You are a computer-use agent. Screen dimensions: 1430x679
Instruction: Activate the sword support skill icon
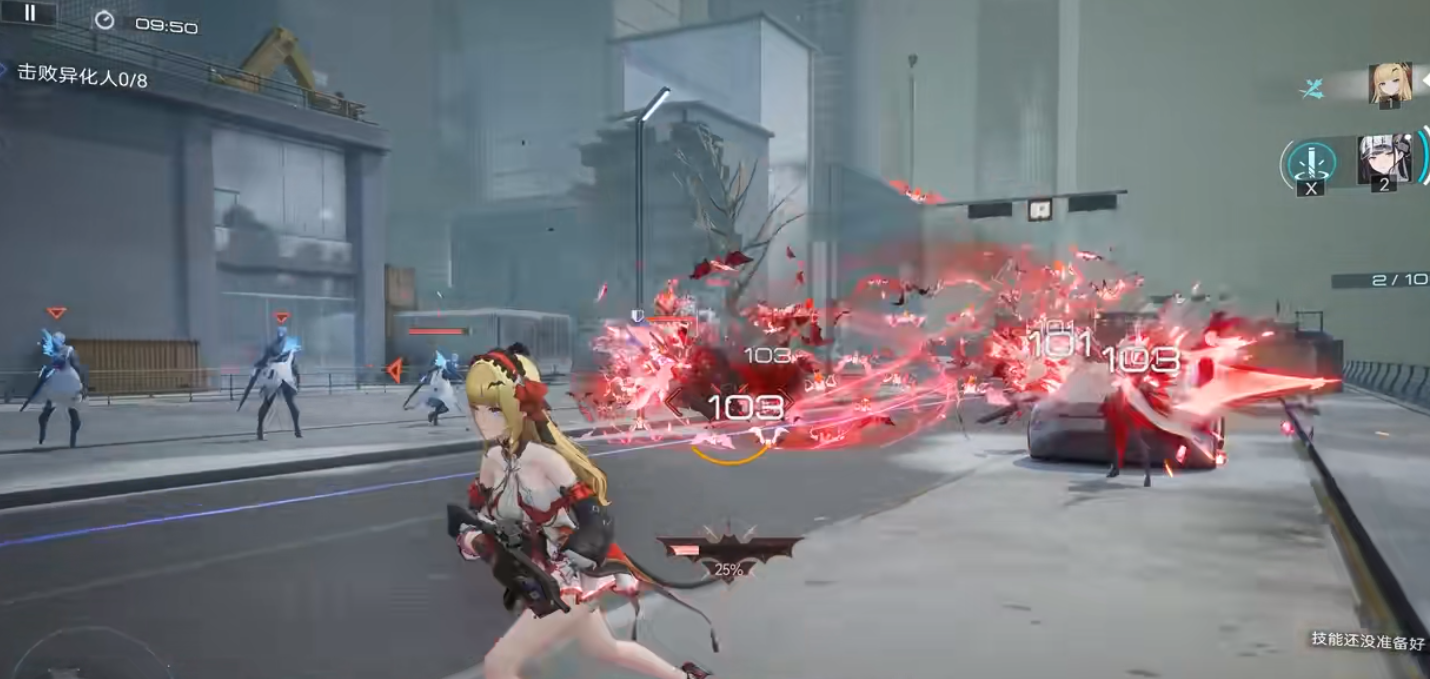point(1308,162)
